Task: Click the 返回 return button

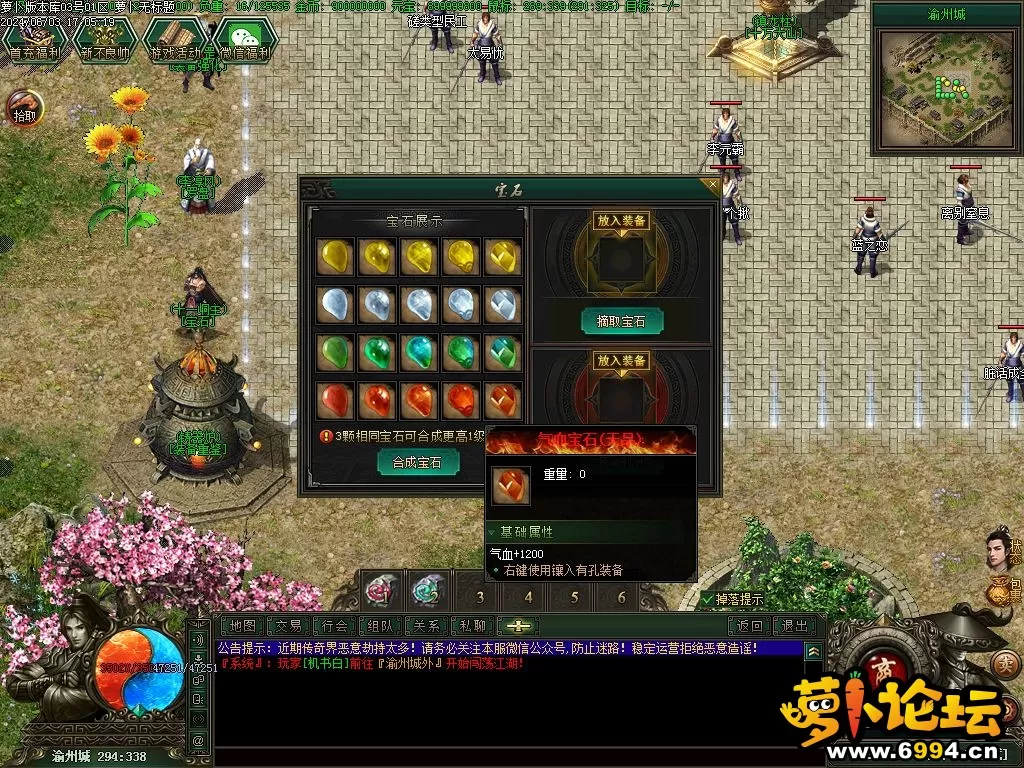Action: tap(750, 626)
